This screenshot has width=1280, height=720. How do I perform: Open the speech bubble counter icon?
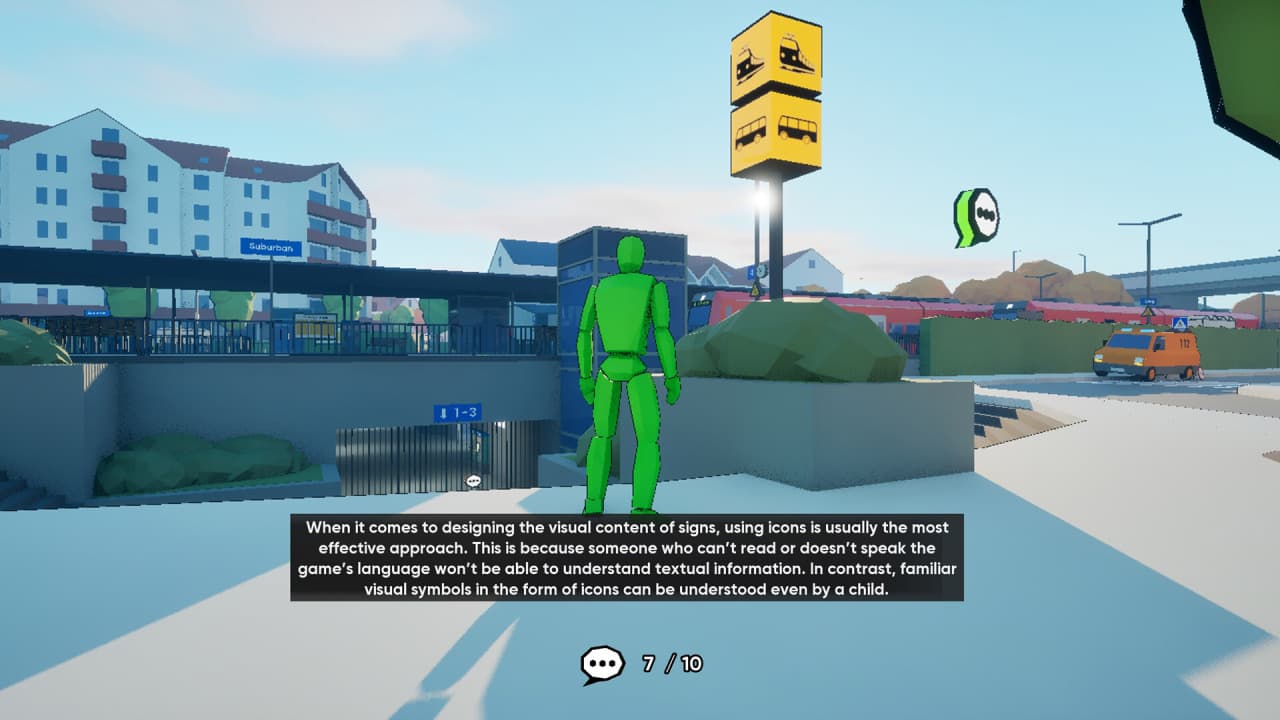tap(603, 664)
